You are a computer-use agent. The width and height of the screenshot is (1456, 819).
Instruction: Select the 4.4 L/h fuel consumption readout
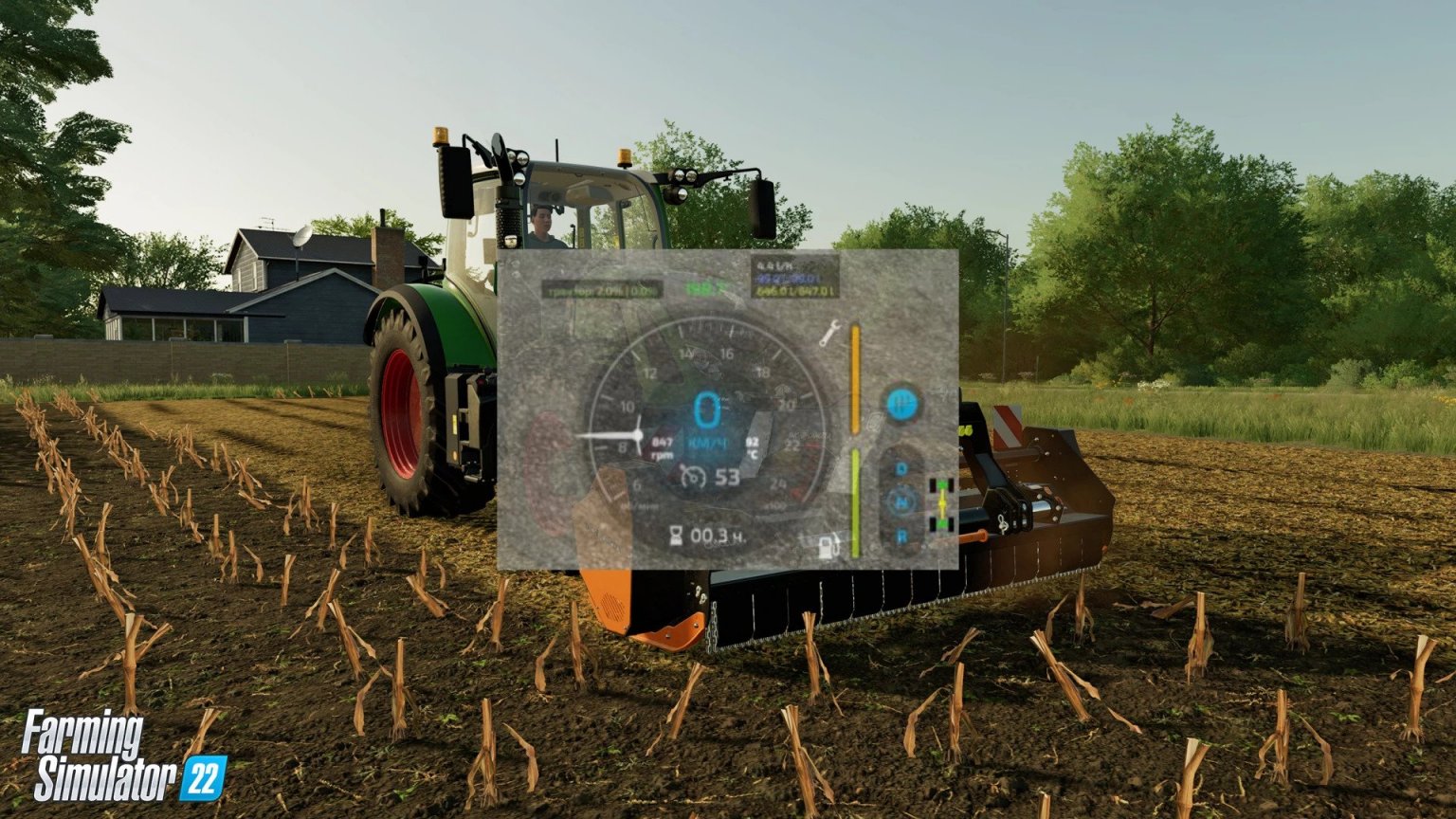tap(776, 264)
